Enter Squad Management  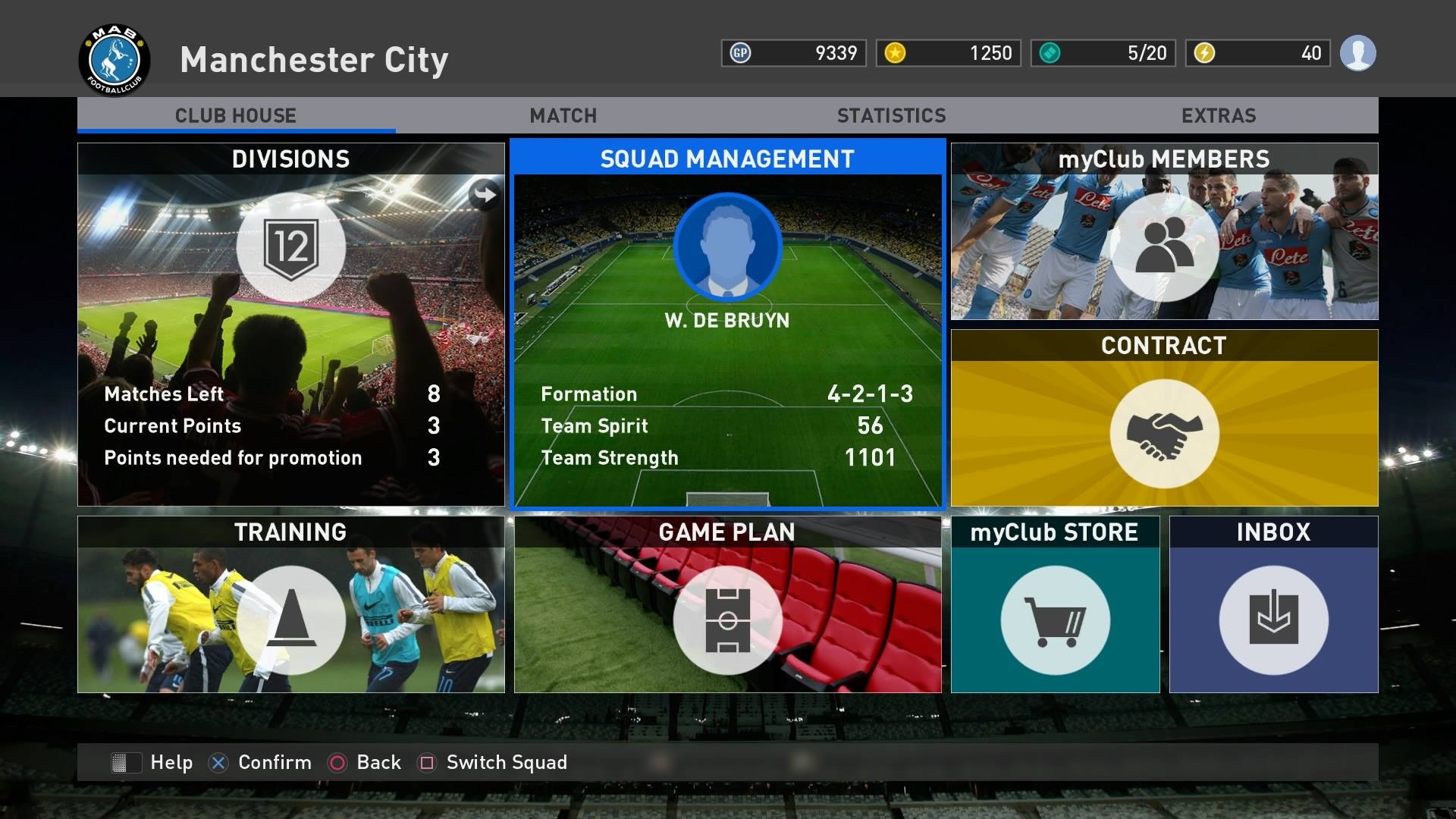tap(727, 324)
